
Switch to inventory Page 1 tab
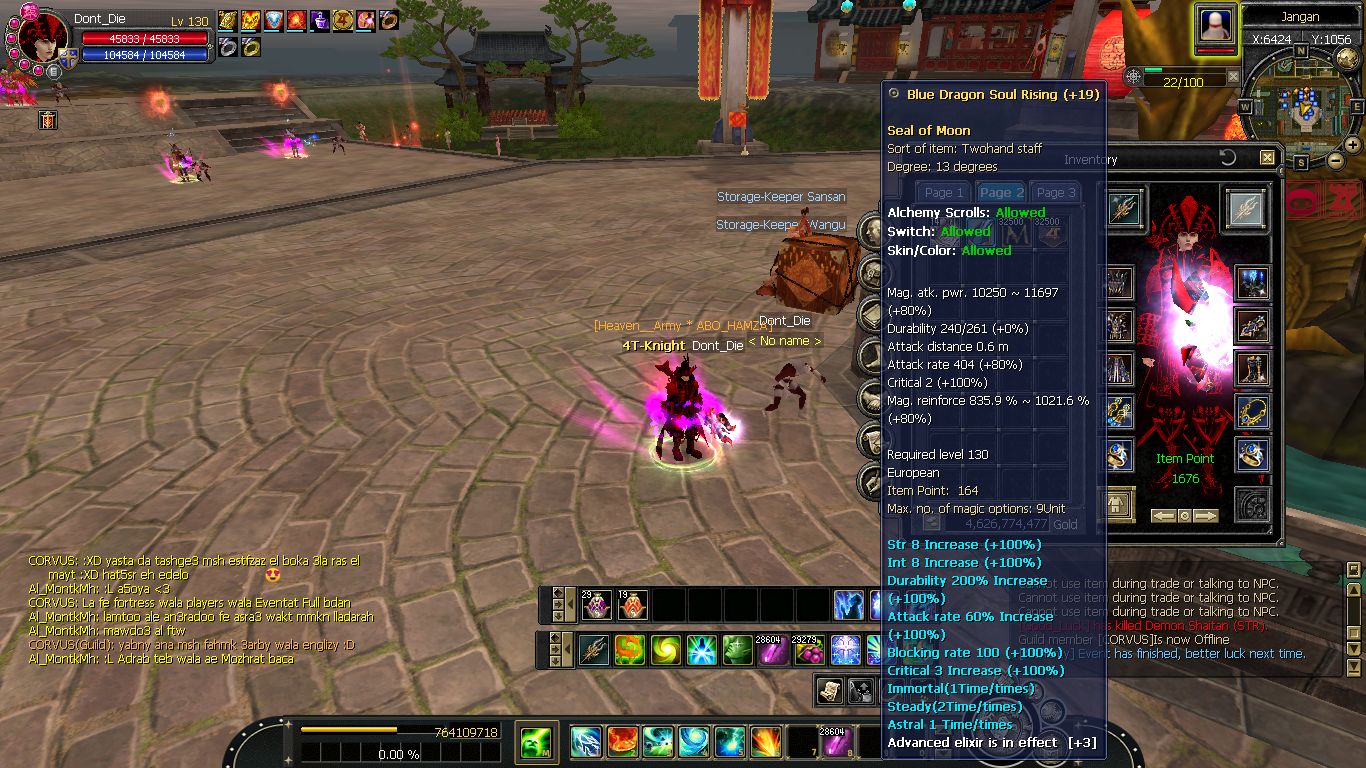(x=944, y=192)
